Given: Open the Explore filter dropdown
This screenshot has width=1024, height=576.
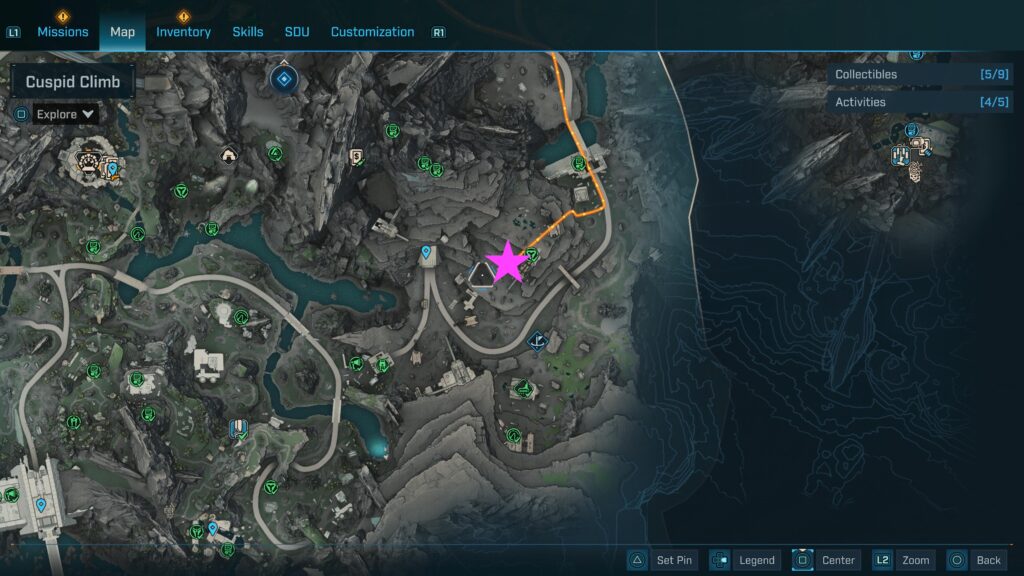Looking at the screenshot, I should tap(66, 114).
